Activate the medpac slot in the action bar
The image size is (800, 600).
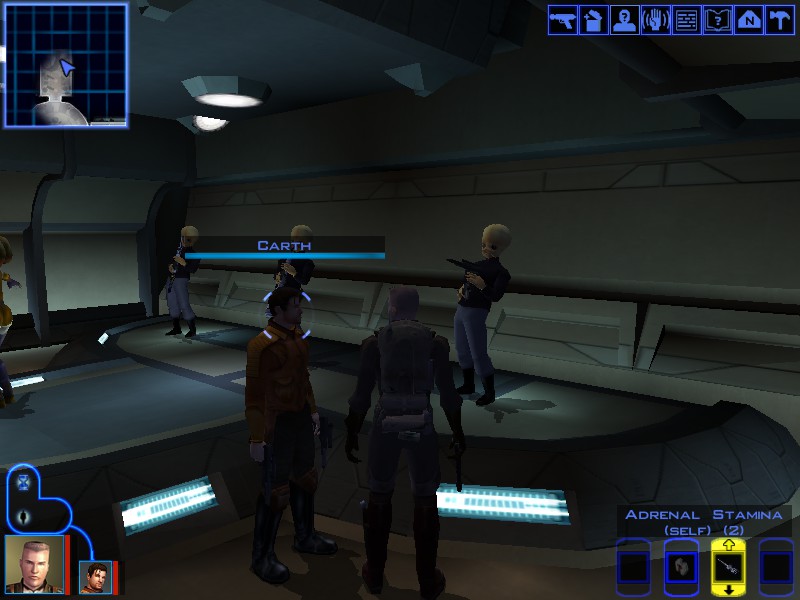click(x=680, y=567)
